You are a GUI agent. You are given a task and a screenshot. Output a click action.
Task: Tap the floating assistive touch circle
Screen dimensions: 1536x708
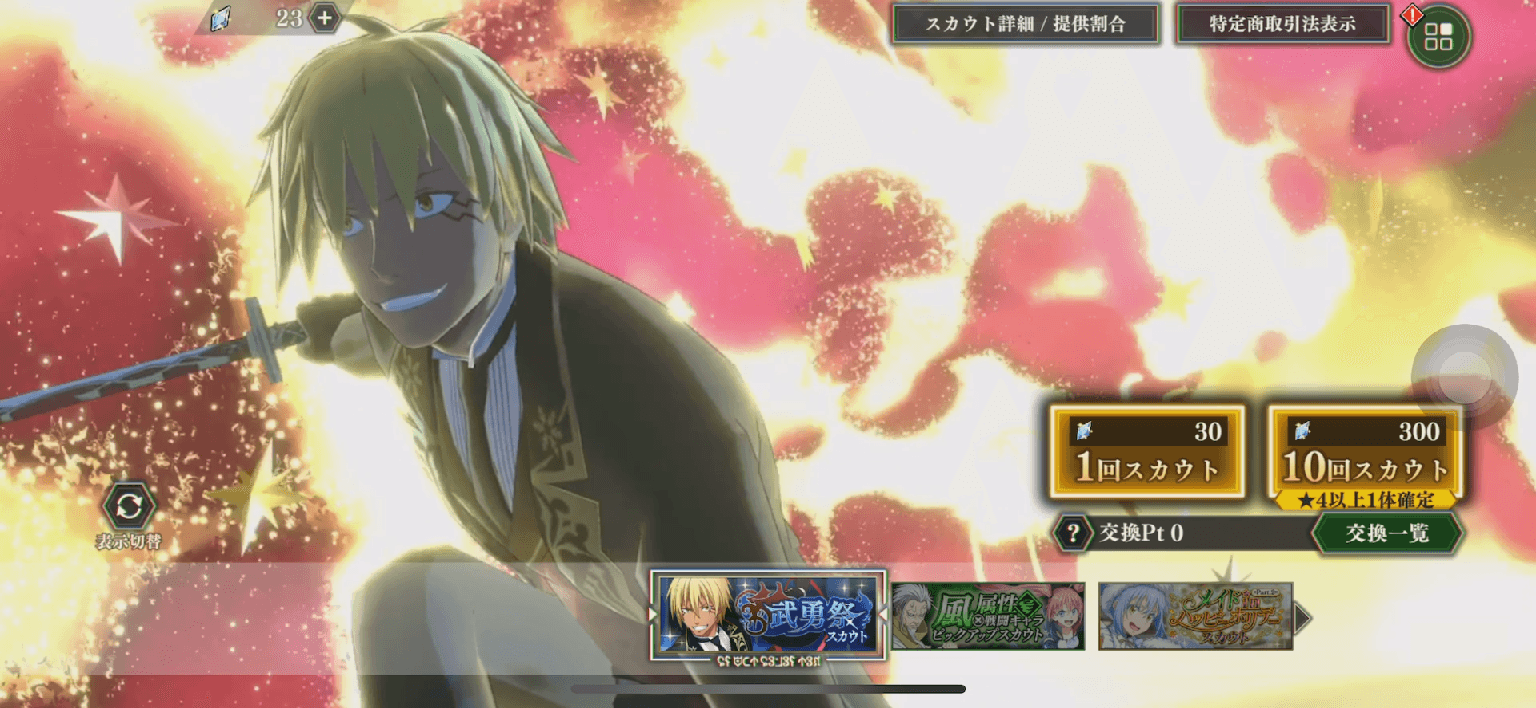(x=1464, y=373)
